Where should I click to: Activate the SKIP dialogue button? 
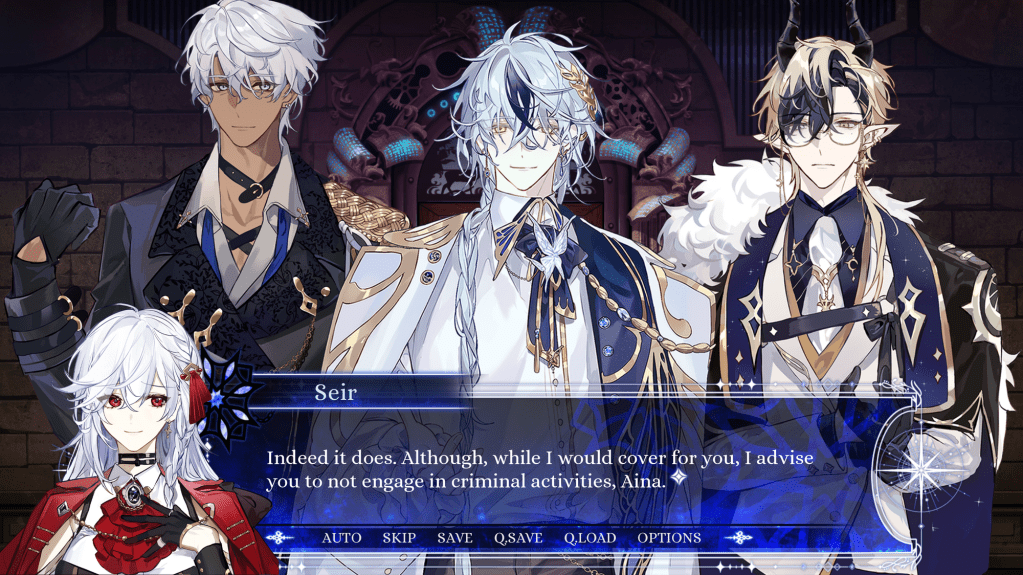[x=399, y=538]
